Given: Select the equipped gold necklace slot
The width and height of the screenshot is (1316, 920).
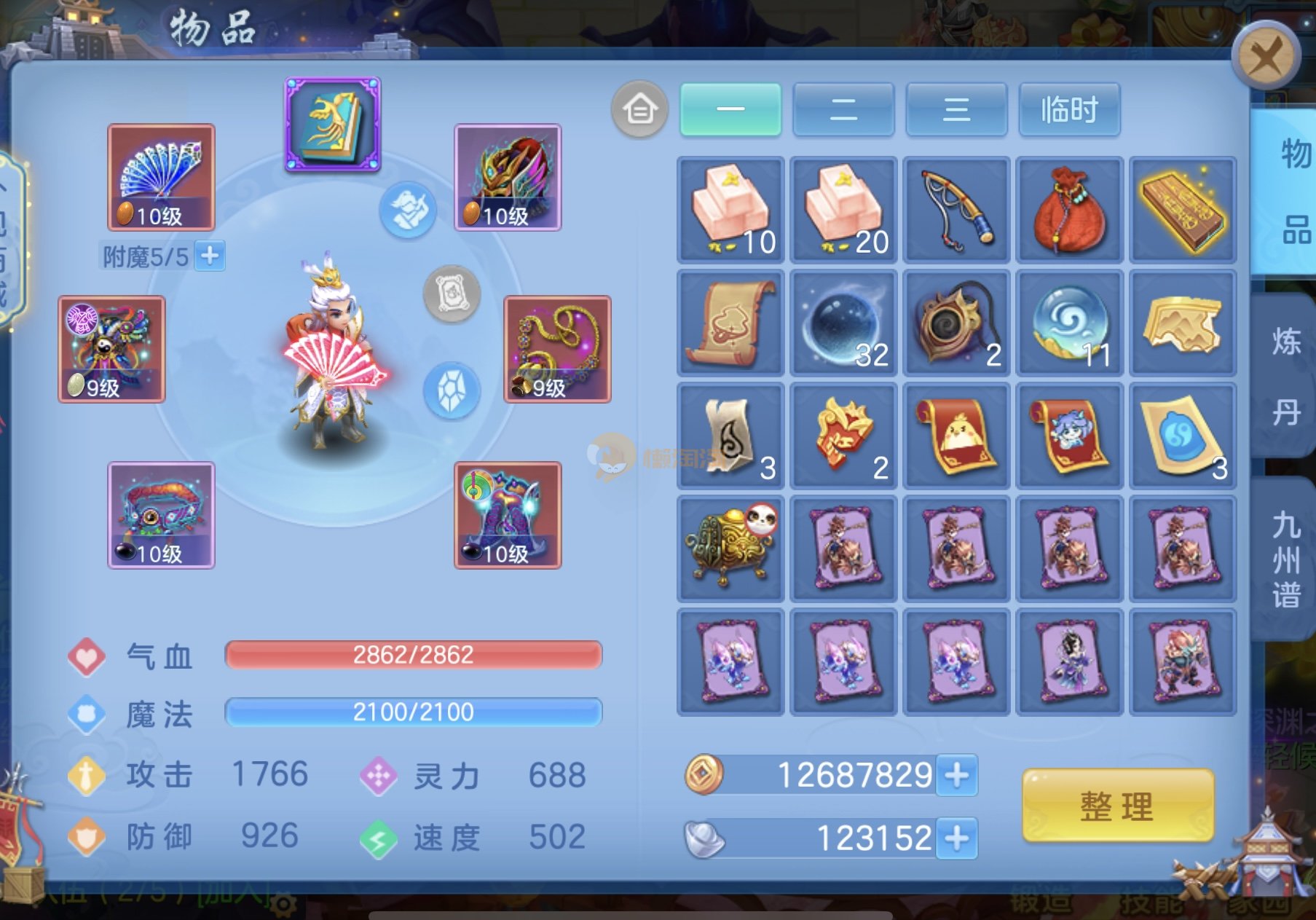Looking at the screenshot, I should (557, 349).
